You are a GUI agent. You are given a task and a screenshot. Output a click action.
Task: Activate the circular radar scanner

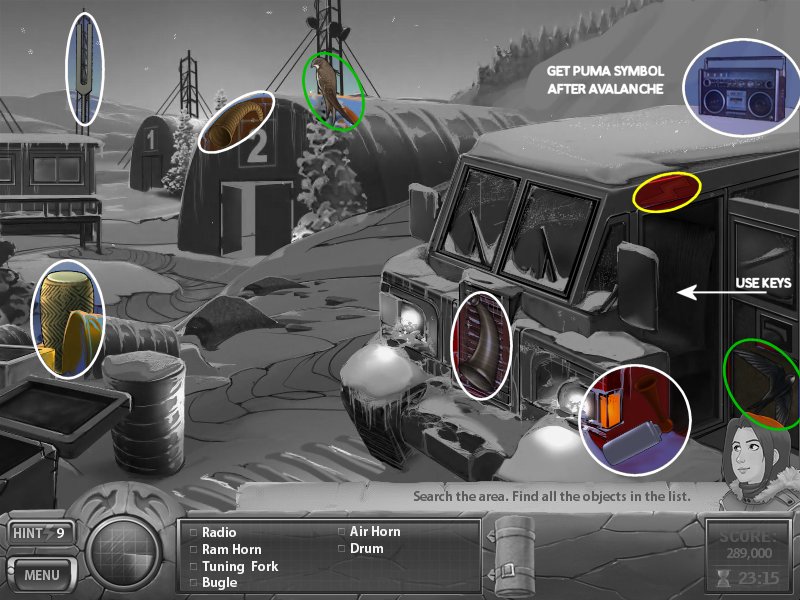pos(124,552)
